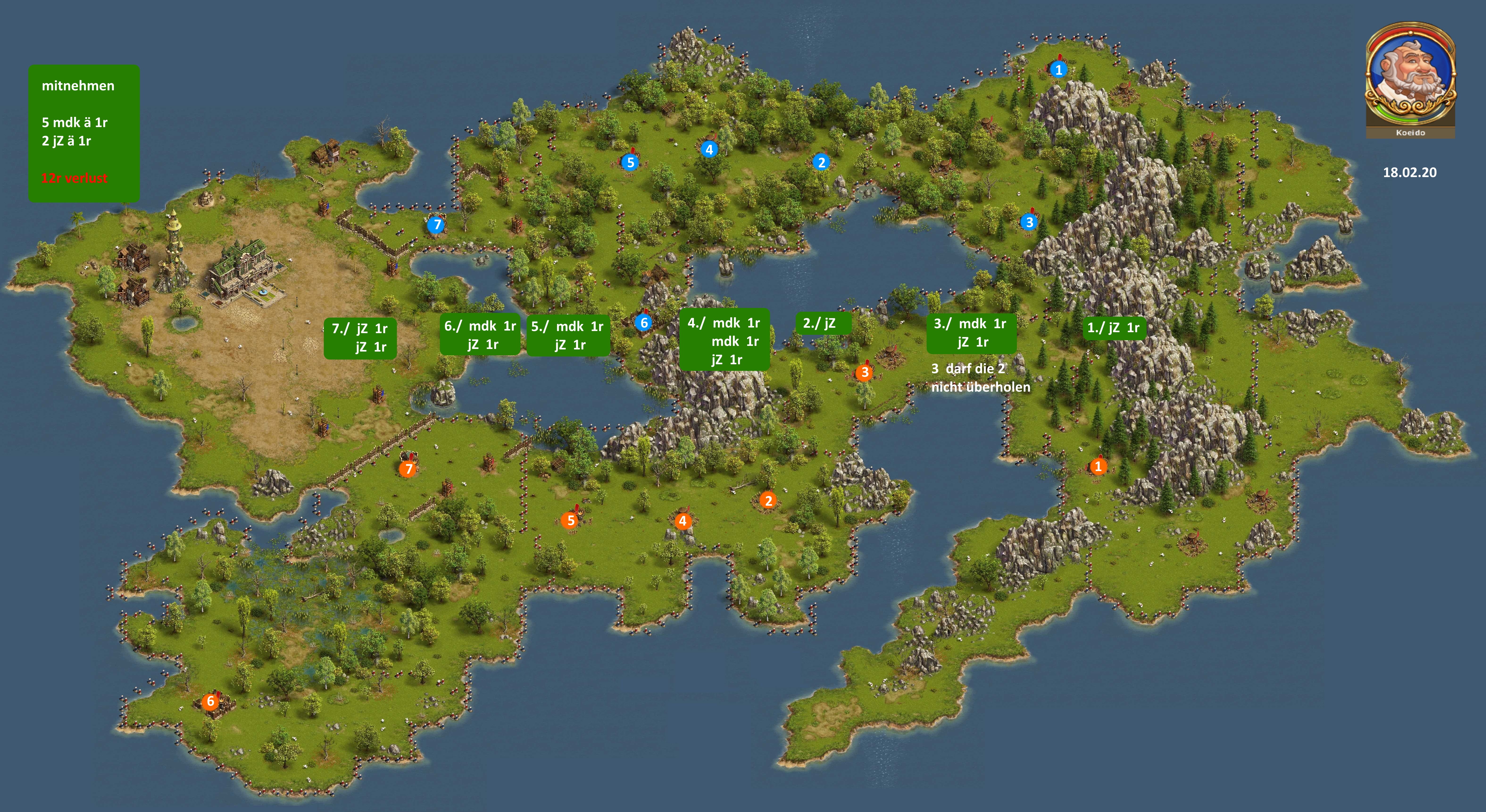The width and height of the screenshot is (1486, 812).
Task: Choose the '2./ jZ' step label
Action: tap(823, 323)
